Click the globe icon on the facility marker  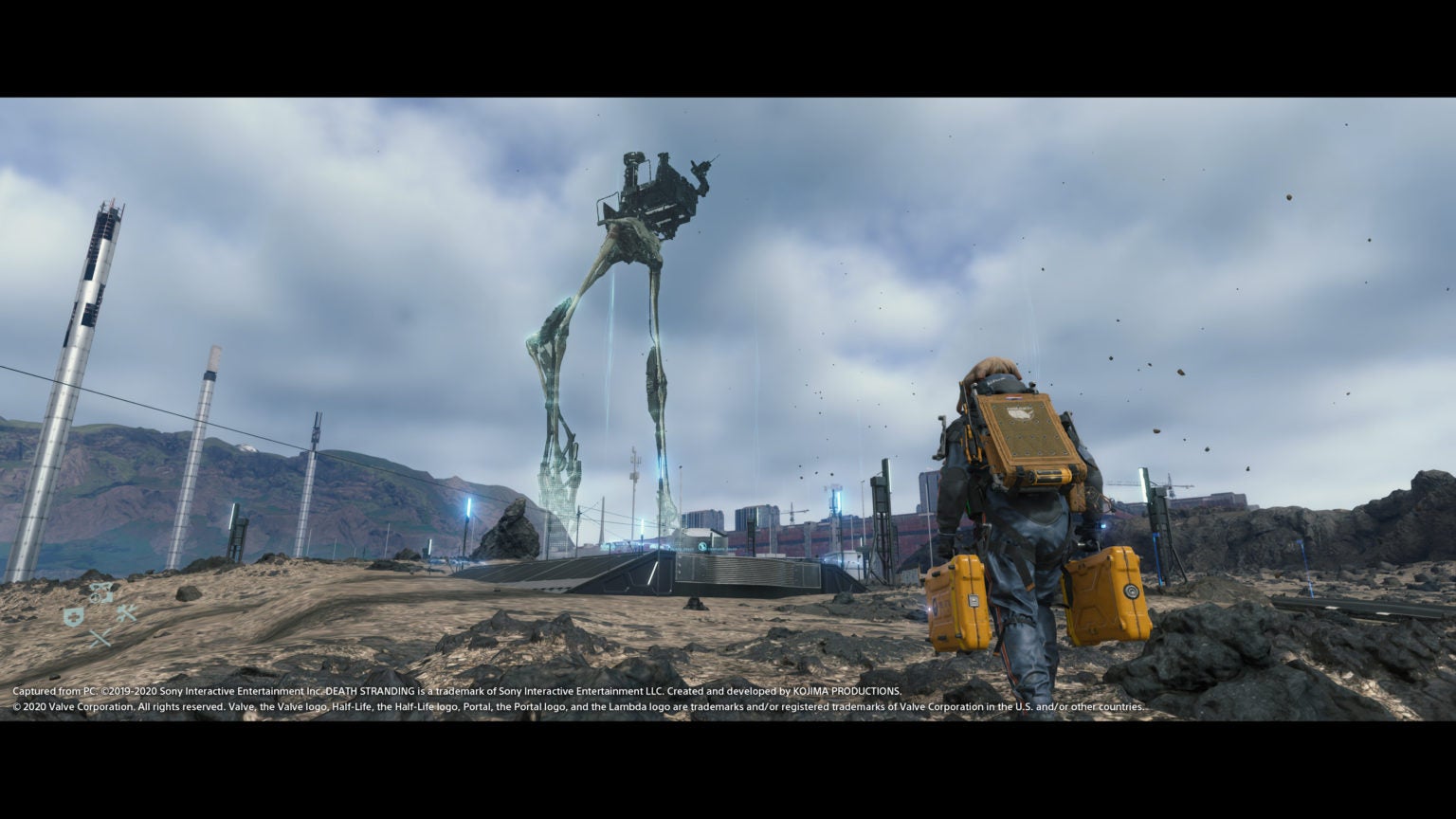tap(701, 547)
